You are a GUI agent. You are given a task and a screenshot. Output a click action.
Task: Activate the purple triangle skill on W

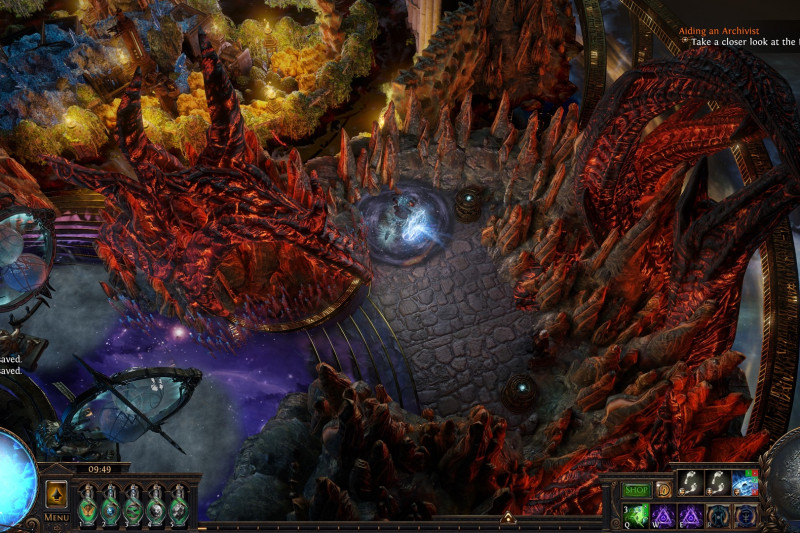coord(664,515)
